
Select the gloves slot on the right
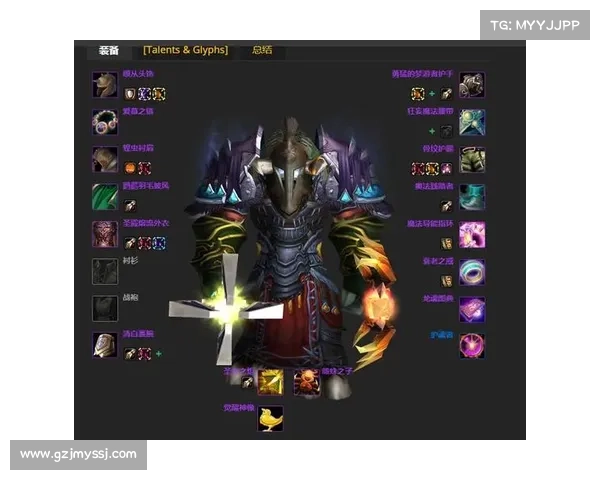tap(472, 85)
